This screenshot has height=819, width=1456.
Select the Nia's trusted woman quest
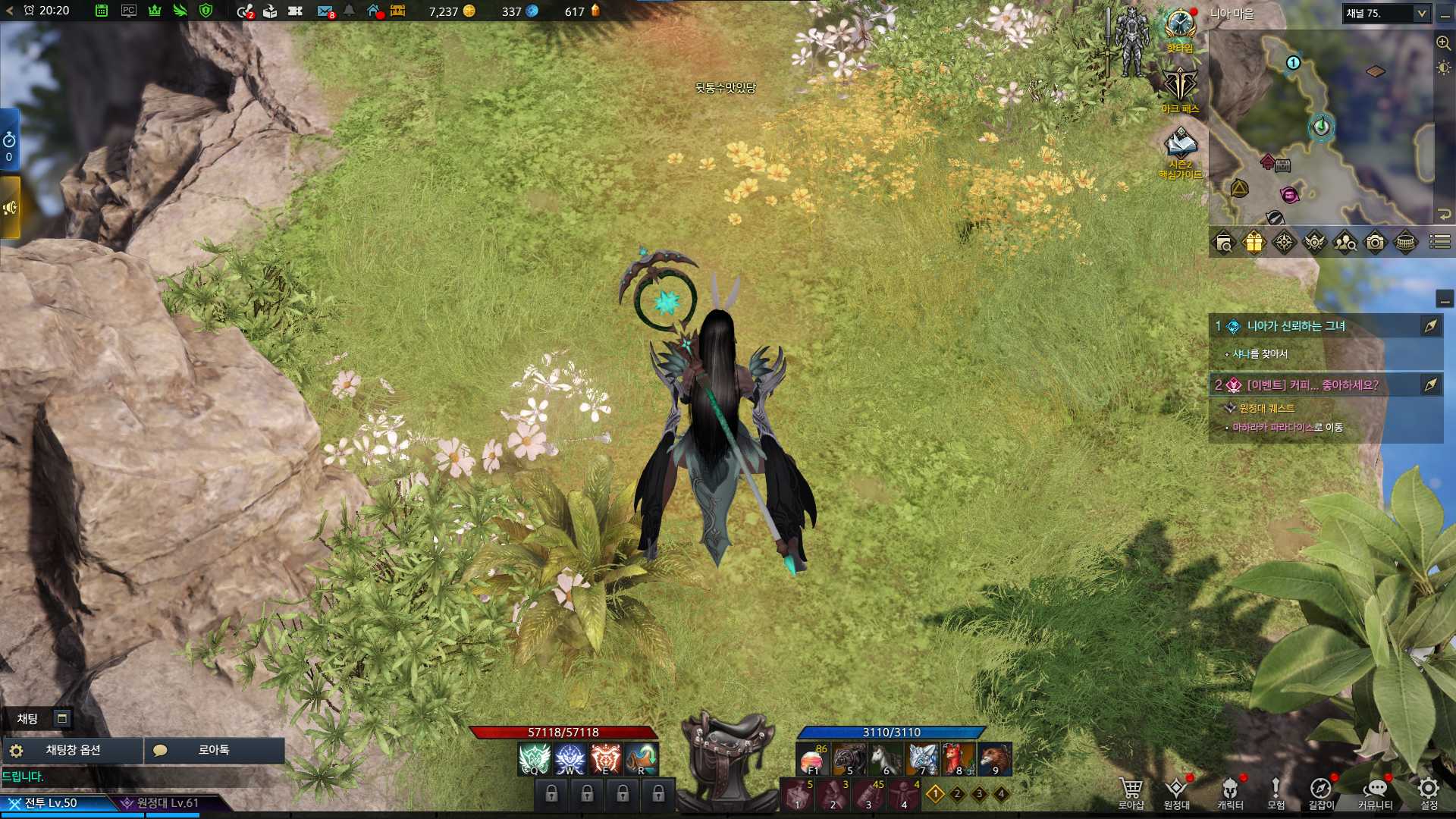pyautogui.click(x=1296, y=326)
